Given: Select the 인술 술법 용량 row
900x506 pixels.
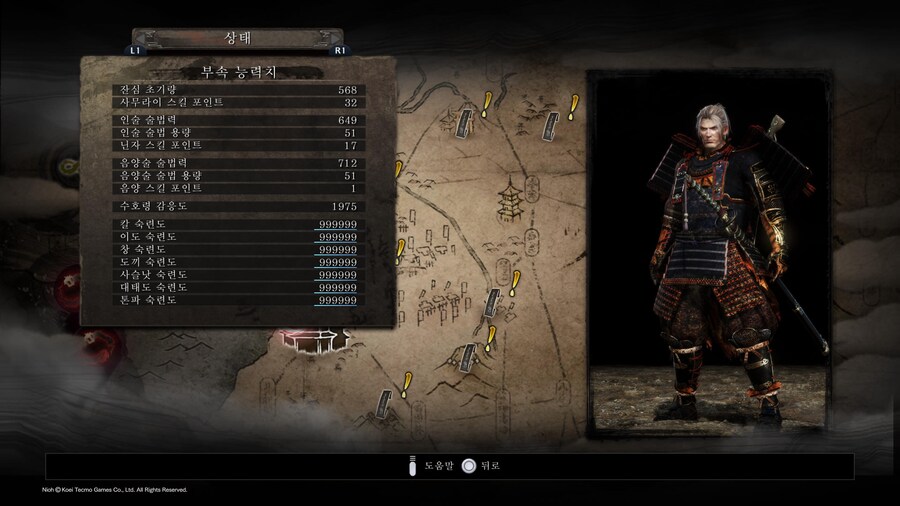Looking at the screenshot, I should click(x=238, y=132).
